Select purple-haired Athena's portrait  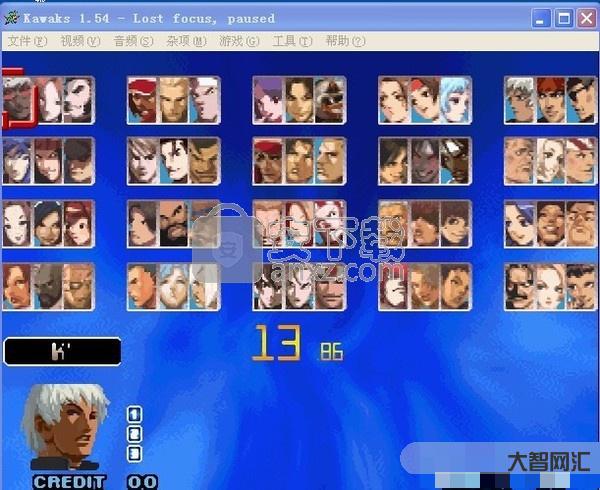[270, 100]
